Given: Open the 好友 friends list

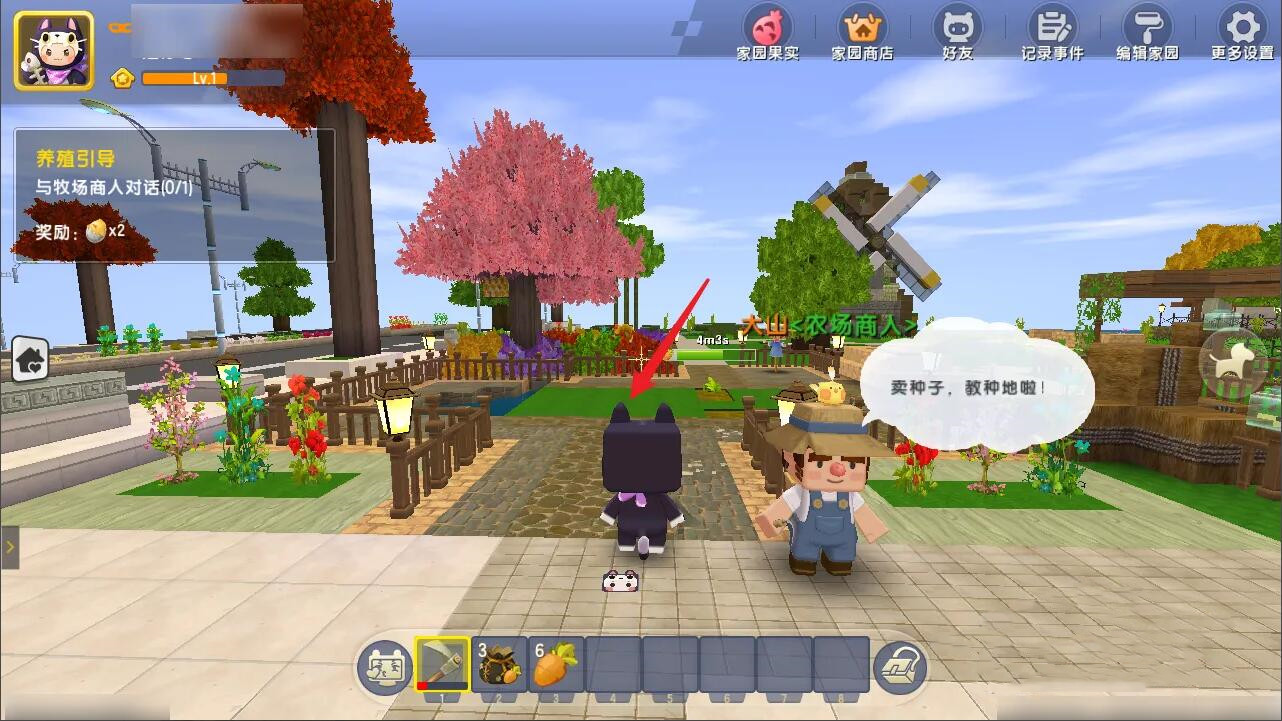Looking at the screenshot, I should pos(957,33).
